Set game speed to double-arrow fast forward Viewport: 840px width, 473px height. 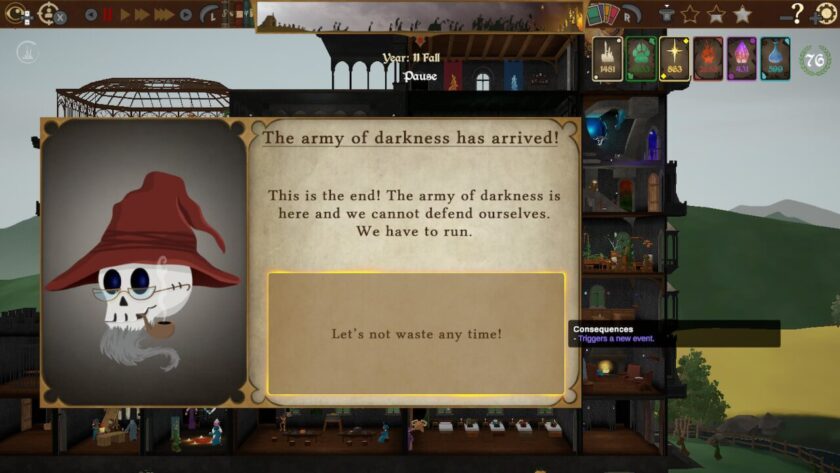[142, 15]
